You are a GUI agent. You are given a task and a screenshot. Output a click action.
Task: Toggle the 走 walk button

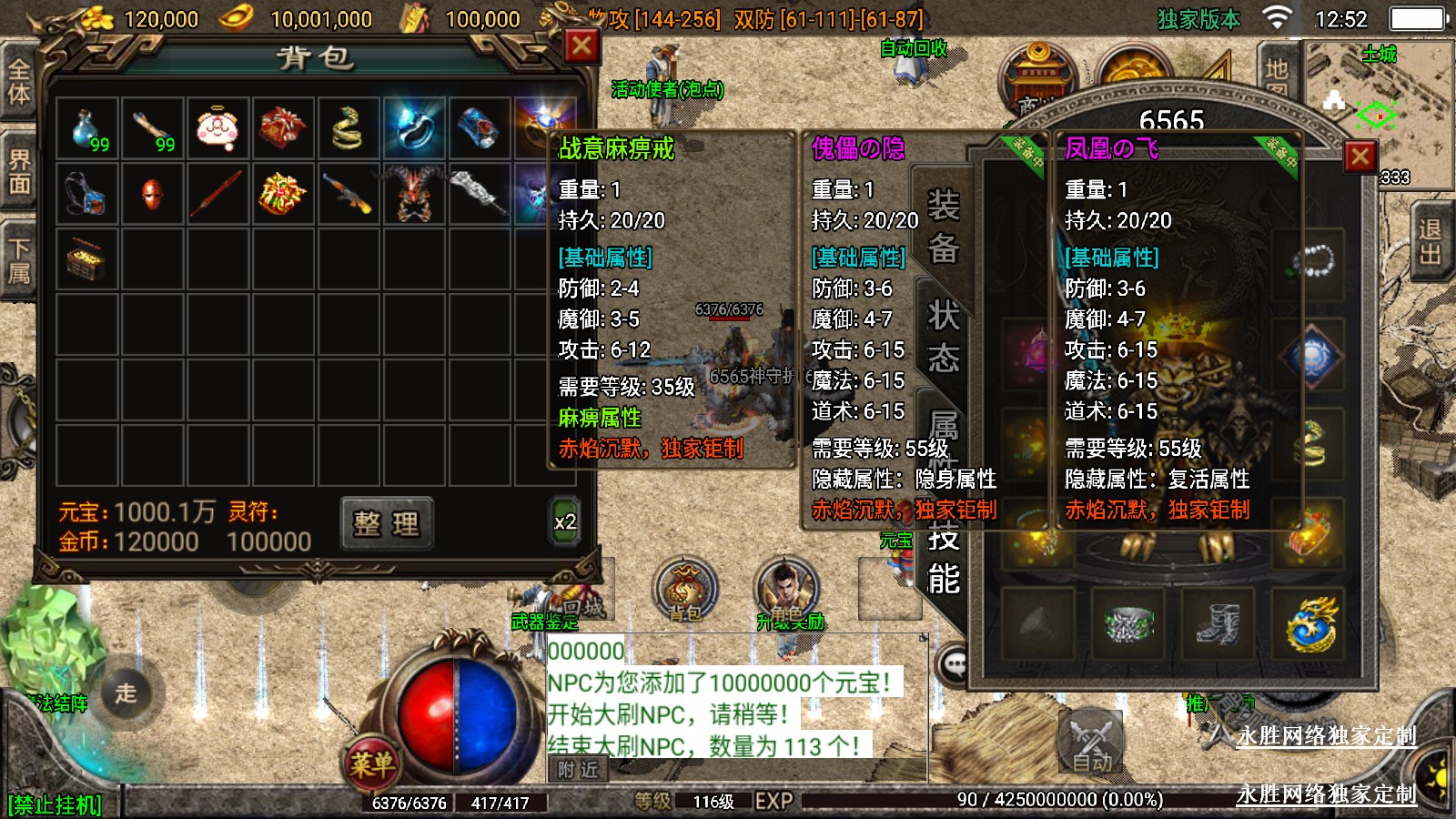[x=126, y=693]
